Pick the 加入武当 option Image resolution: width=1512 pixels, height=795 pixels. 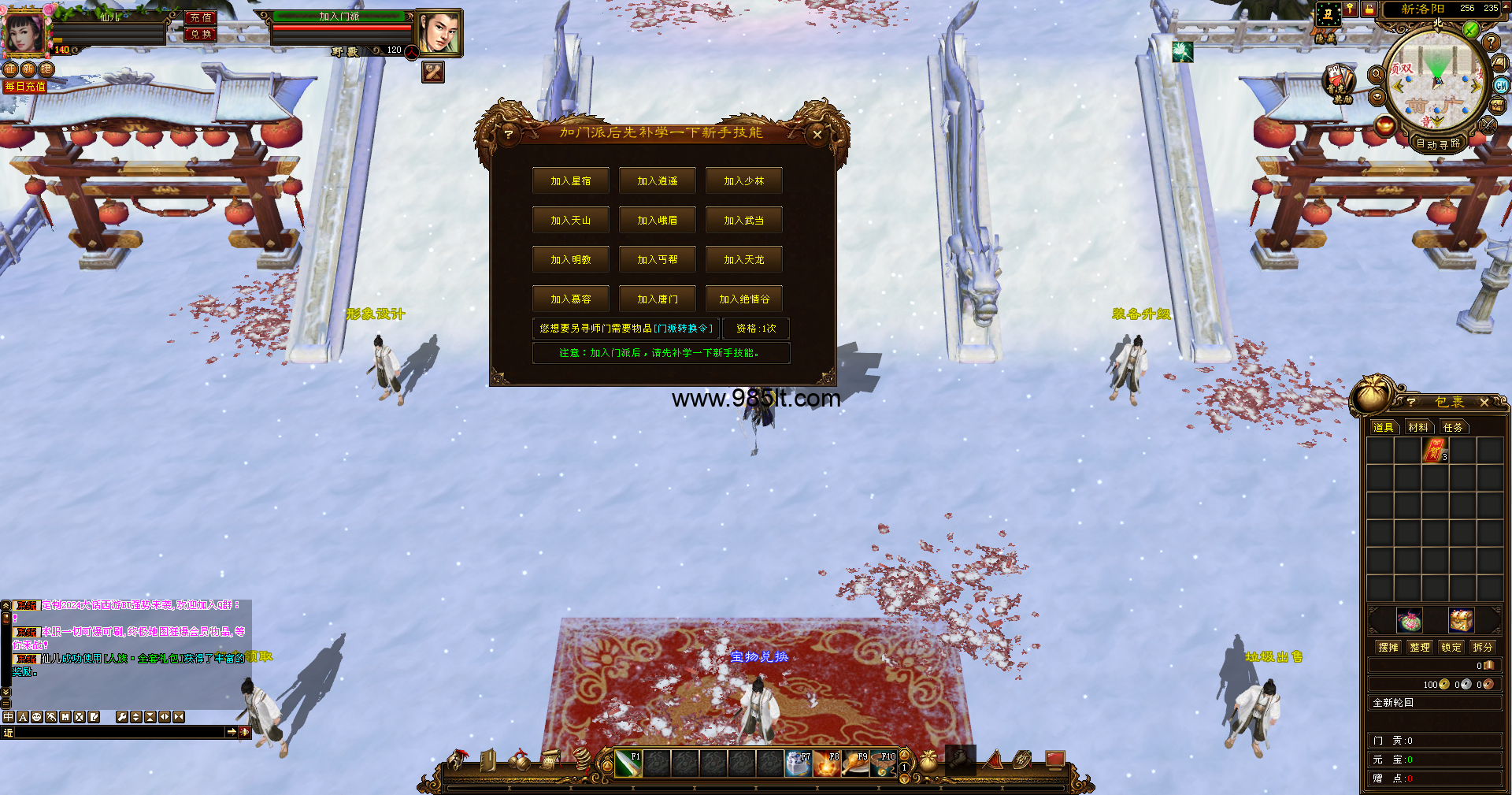[x=743, y=221]
